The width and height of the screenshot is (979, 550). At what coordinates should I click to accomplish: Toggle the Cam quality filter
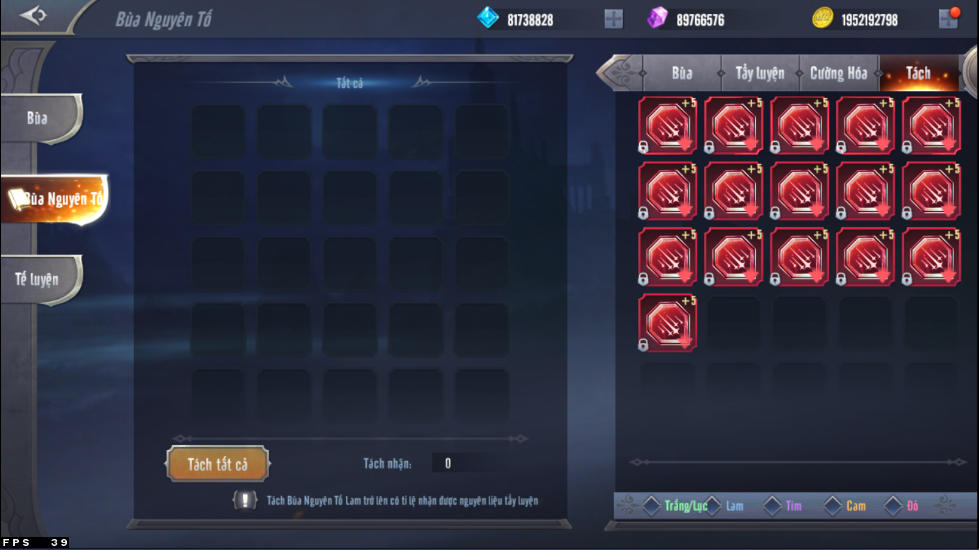click(832, 506)
